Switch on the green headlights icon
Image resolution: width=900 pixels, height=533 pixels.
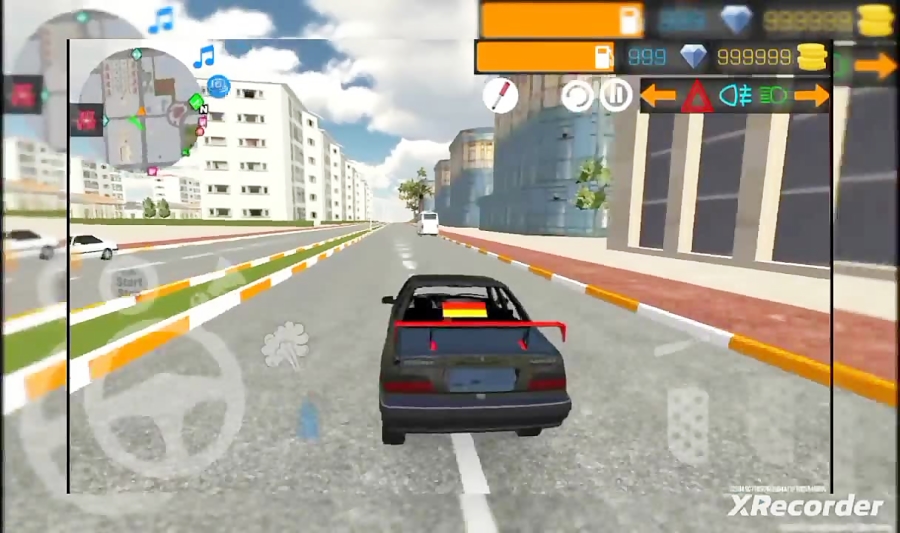tap(774, 96)
